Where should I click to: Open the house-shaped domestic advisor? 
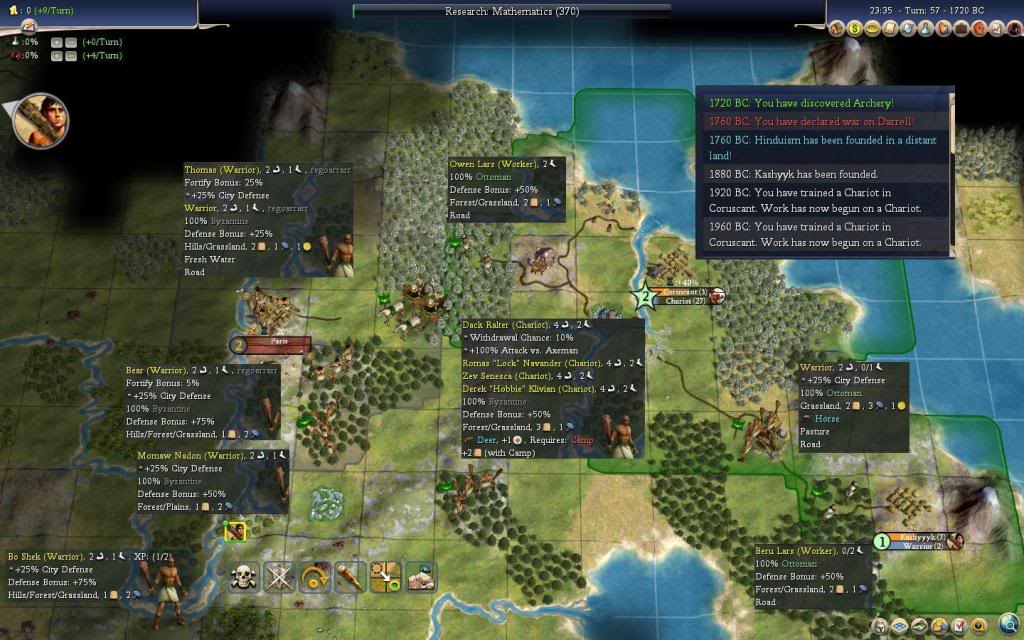click(838, 28)
